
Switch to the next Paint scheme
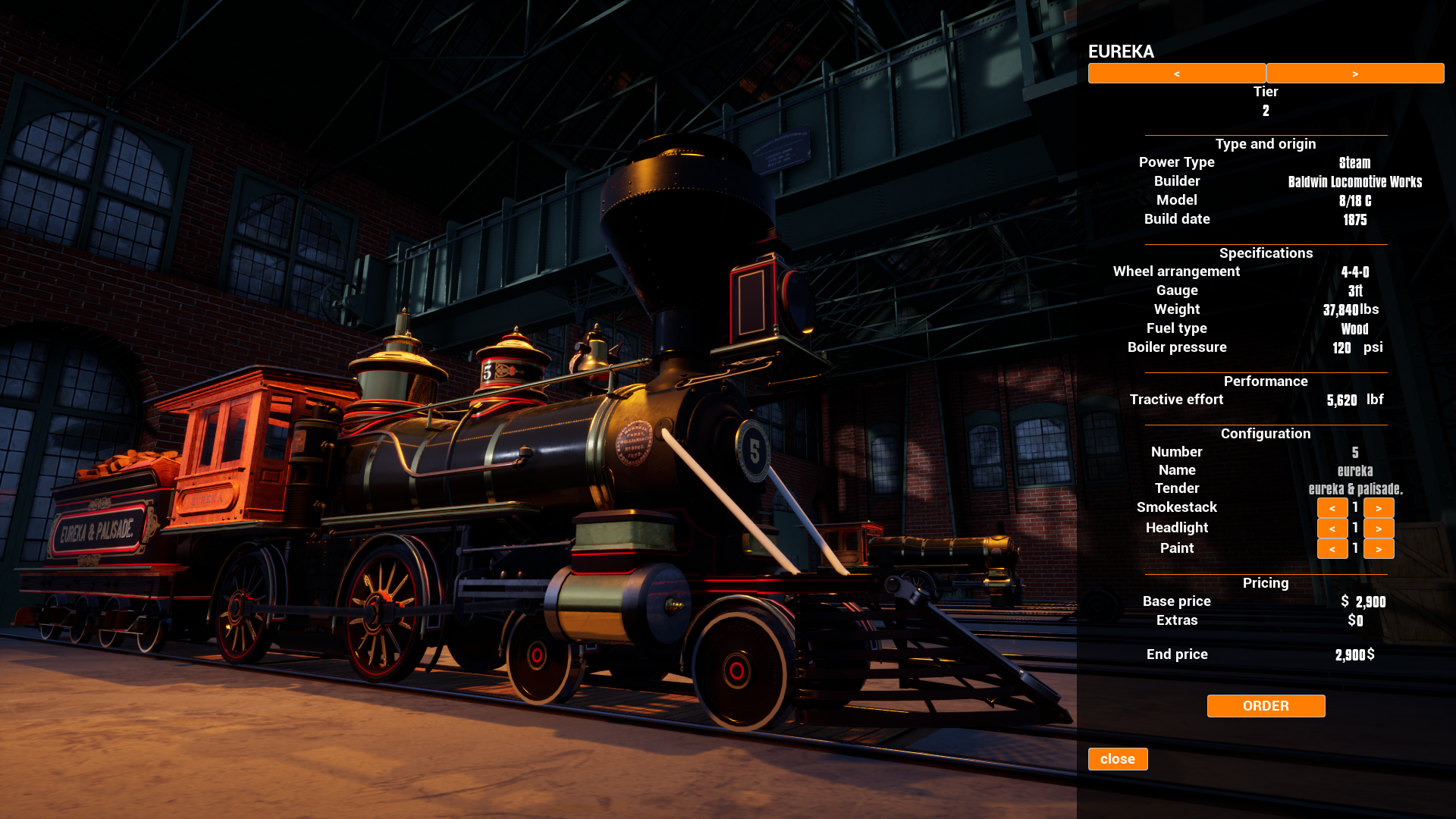[1378, 549]
